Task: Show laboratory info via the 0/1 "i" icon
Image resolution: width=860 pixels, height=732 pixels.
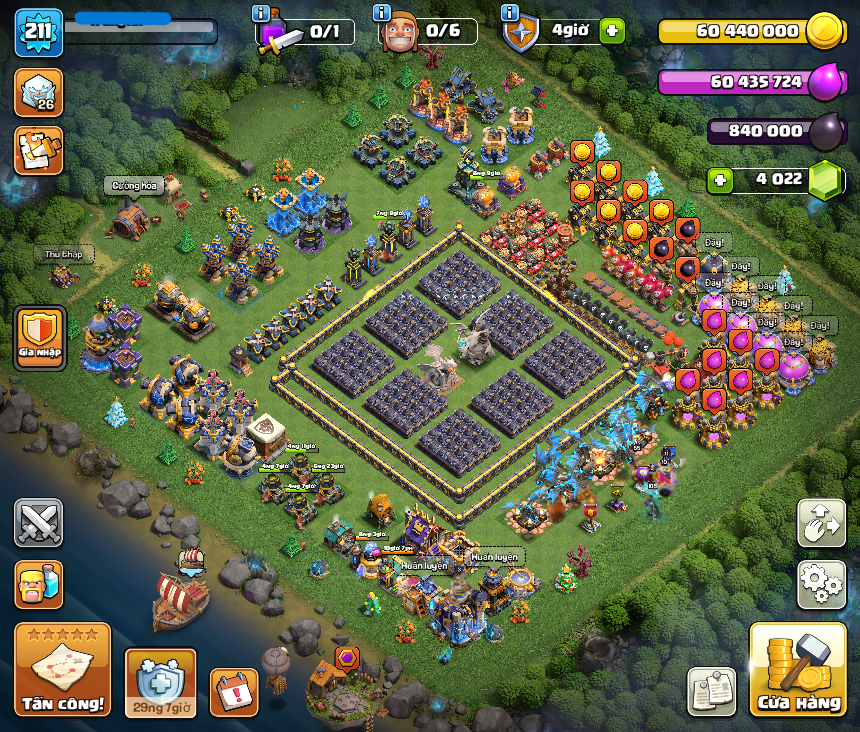Action: pyautogui.click(x=261, y=13)
